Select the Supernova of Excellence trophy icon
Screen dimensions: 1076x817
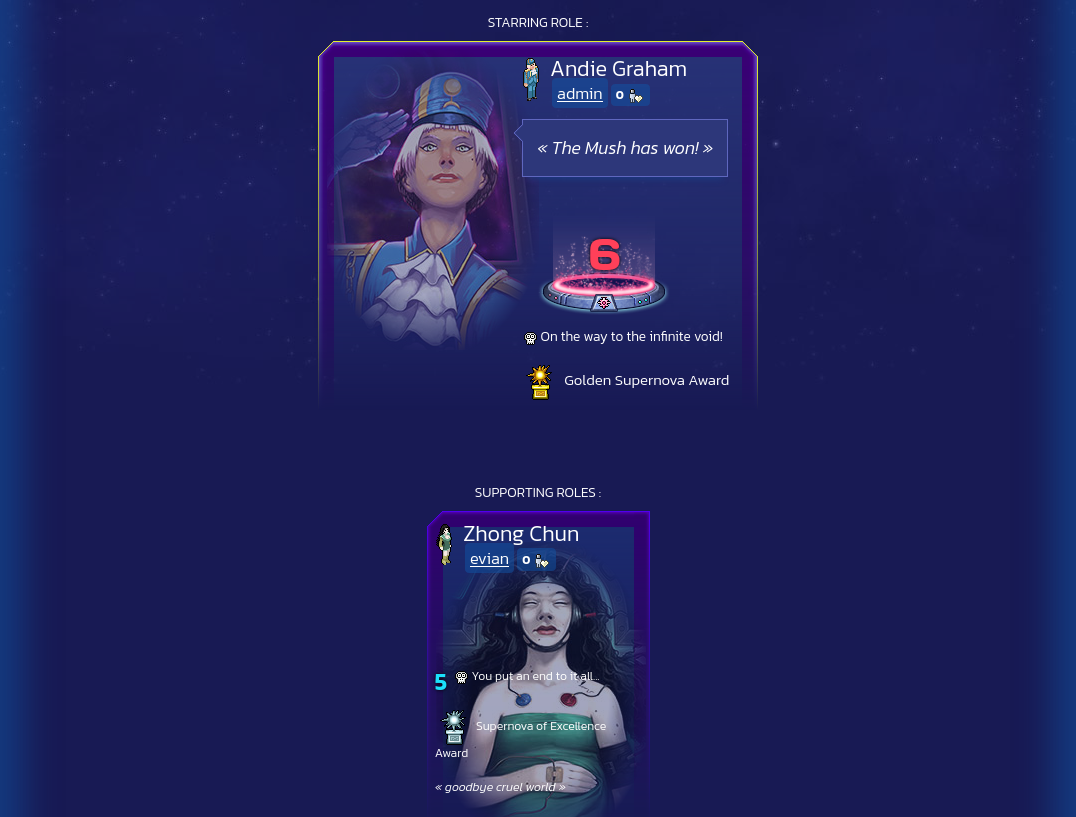coord(454,727)
